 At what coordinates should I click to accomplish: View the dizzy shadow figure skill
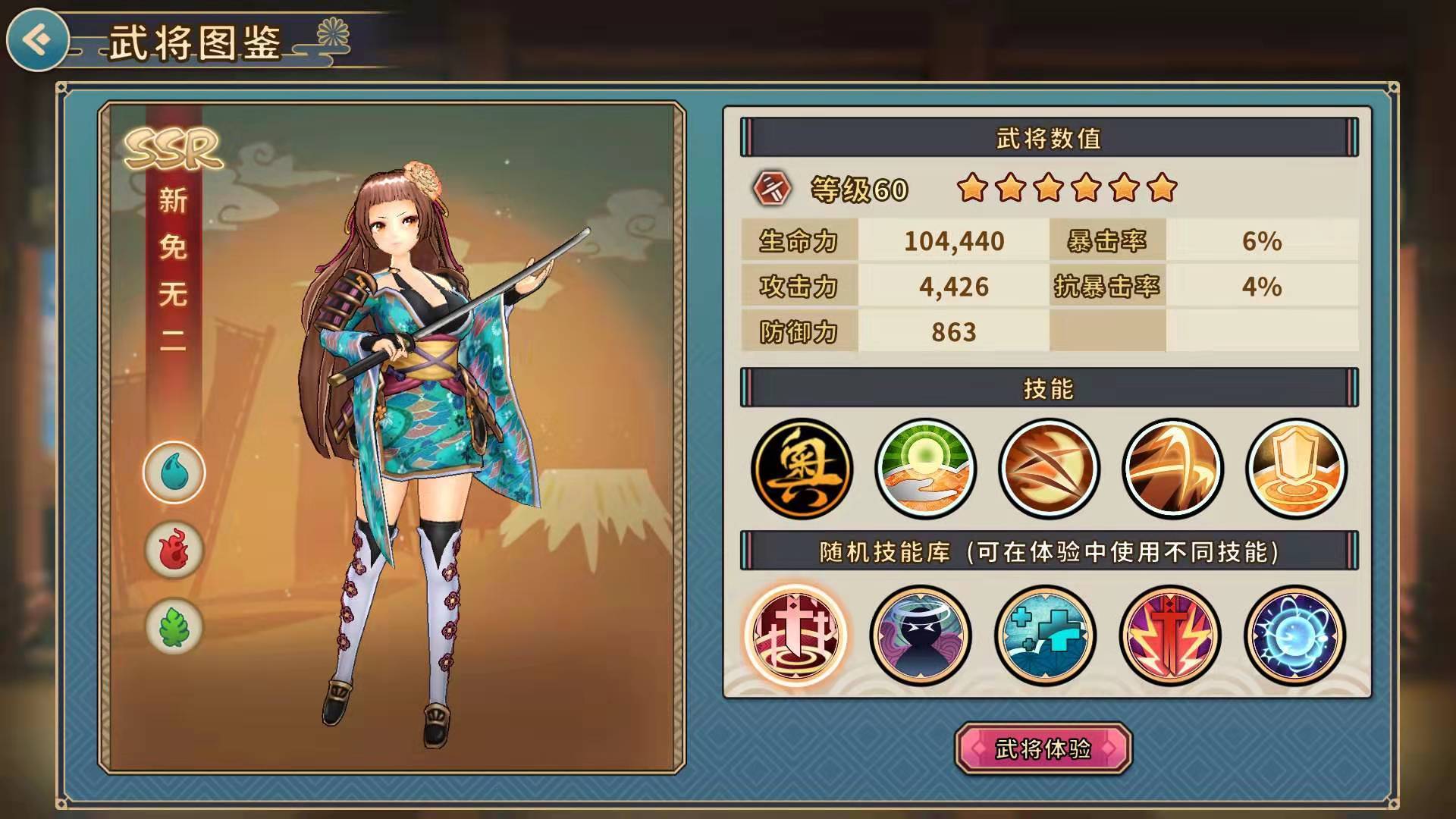pyautogui.click(x=920, y=635)
